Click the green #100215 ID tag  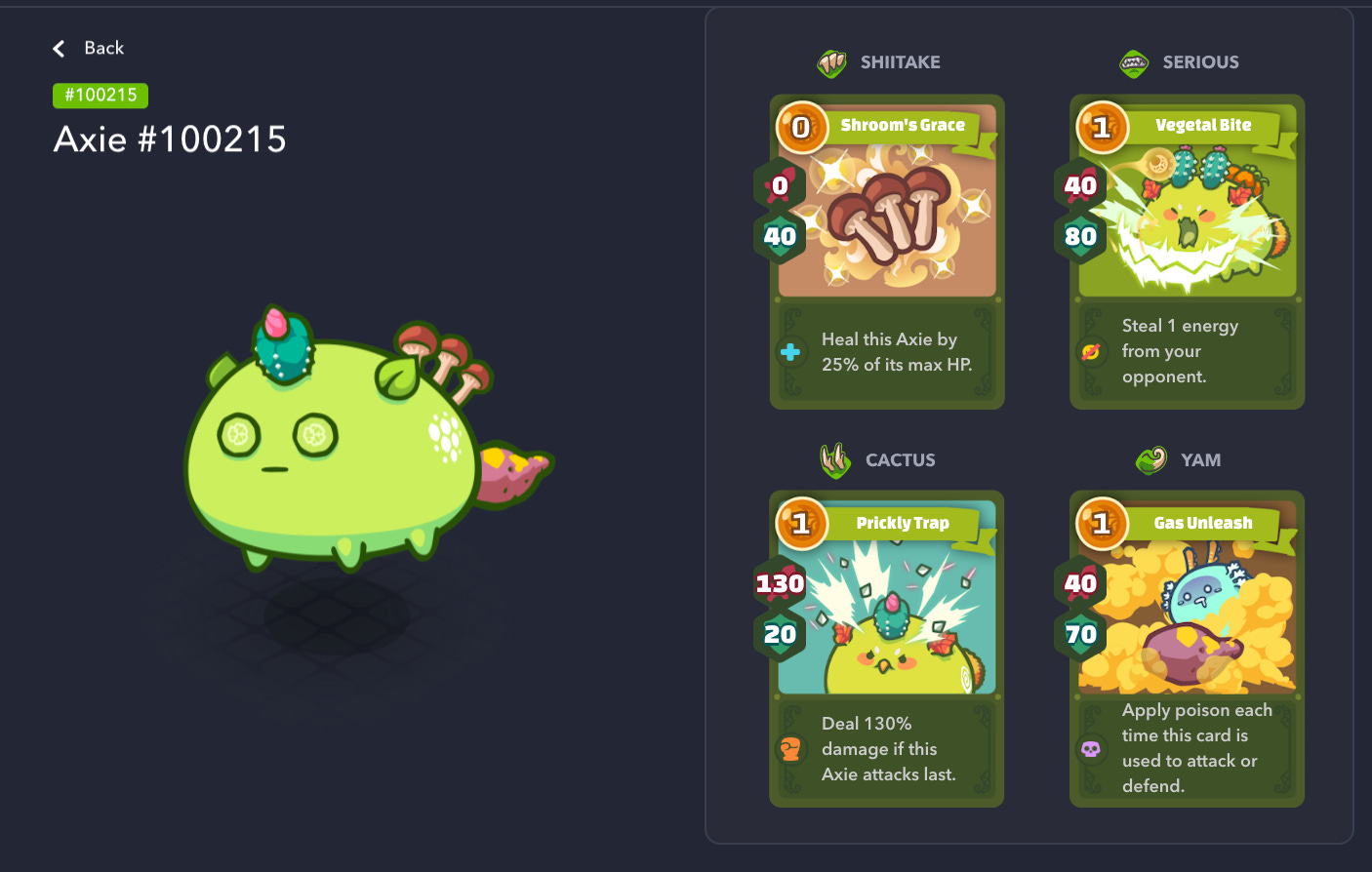coord(100,96)
